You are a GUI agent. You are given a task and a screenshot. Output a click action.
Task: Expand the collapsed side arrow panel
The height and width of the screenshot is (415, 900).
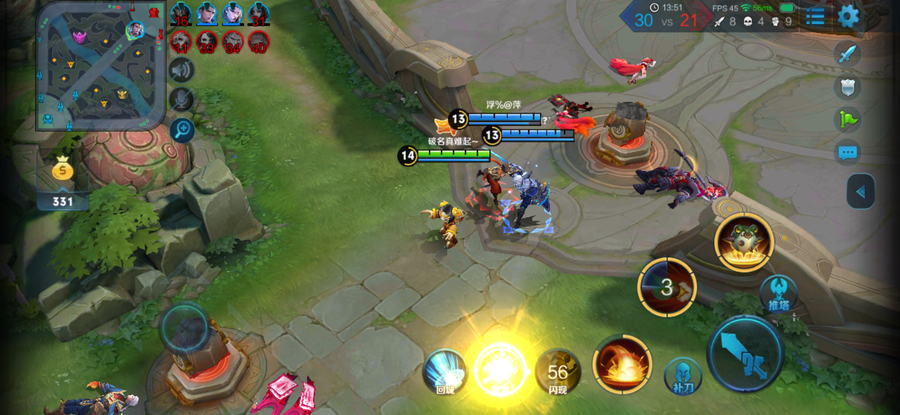860,191
